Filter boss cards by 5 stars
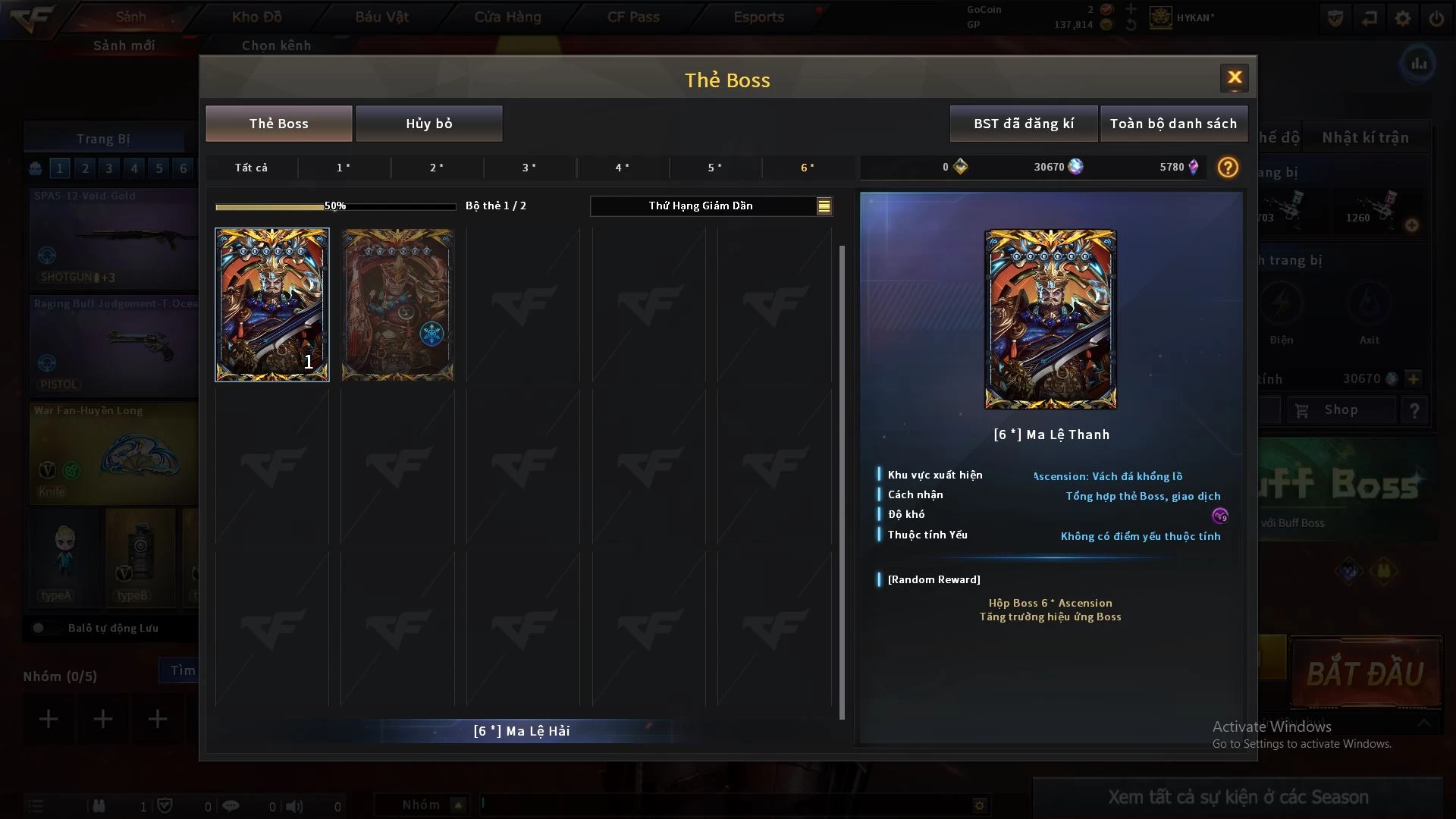Viewport: 1456px width, 819px height. tap(715, 168)
